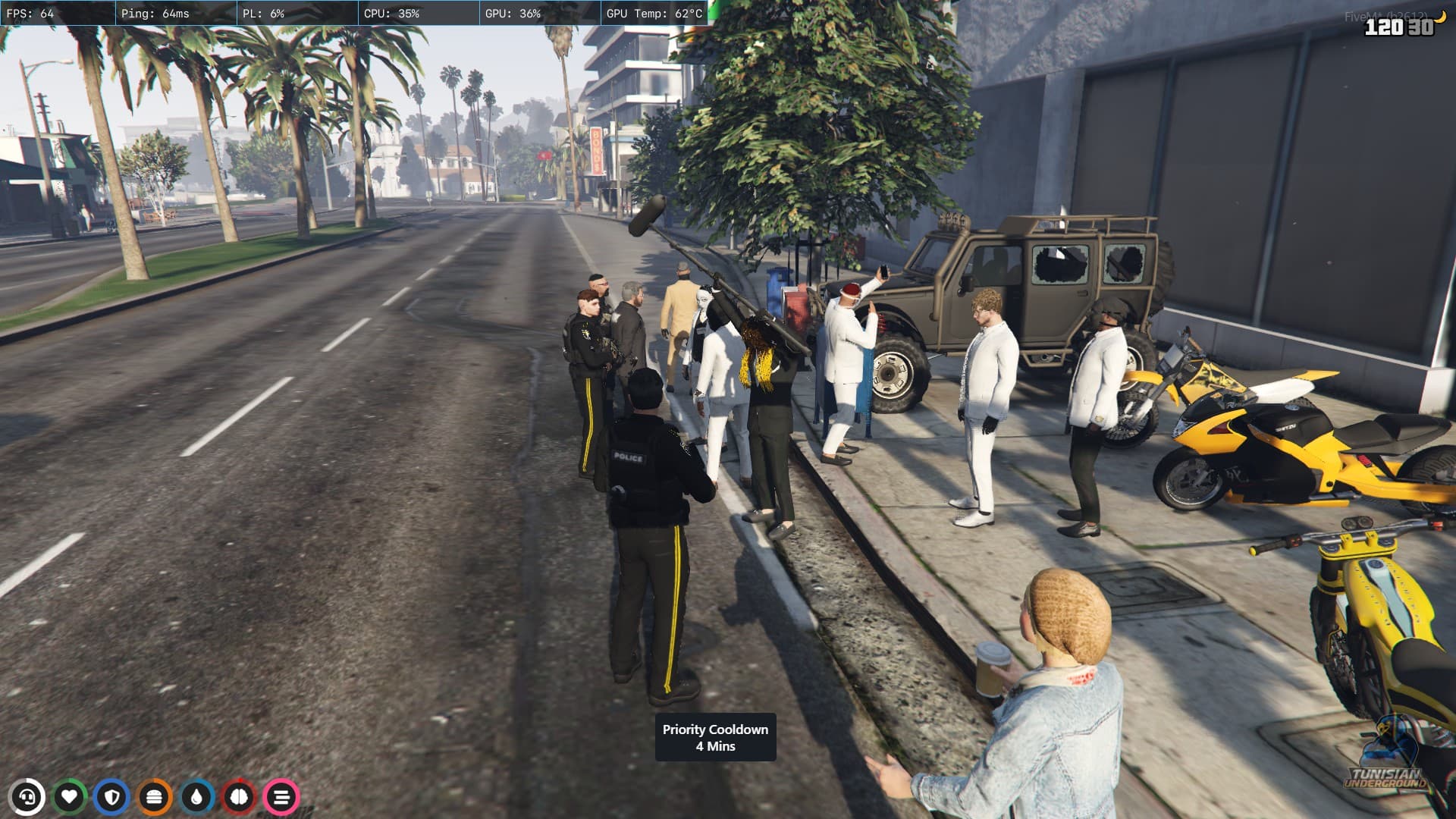1456x819 pixels.
Task: Select the burger hunger icon
Action: click(155, 797)
